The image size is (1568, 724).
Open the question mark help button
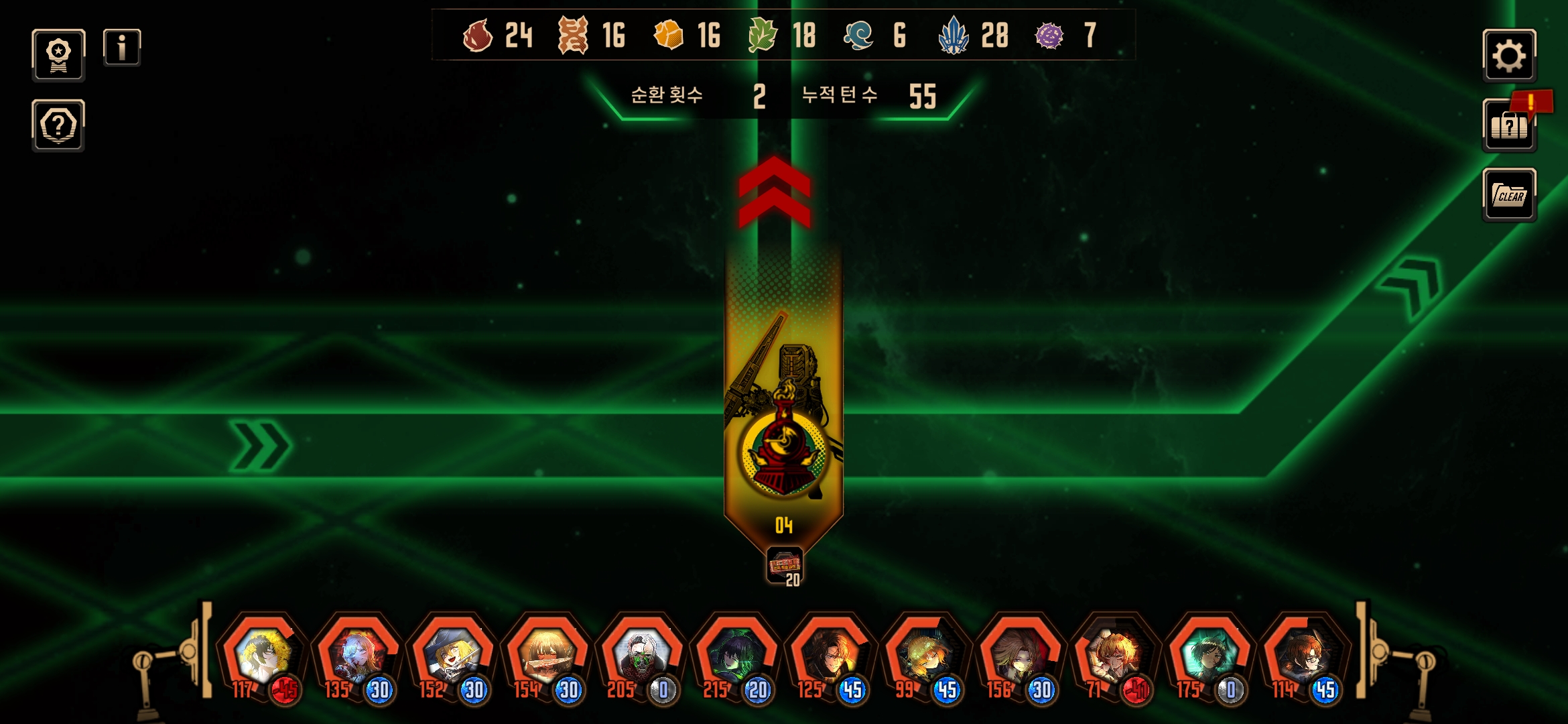(58, 125)
